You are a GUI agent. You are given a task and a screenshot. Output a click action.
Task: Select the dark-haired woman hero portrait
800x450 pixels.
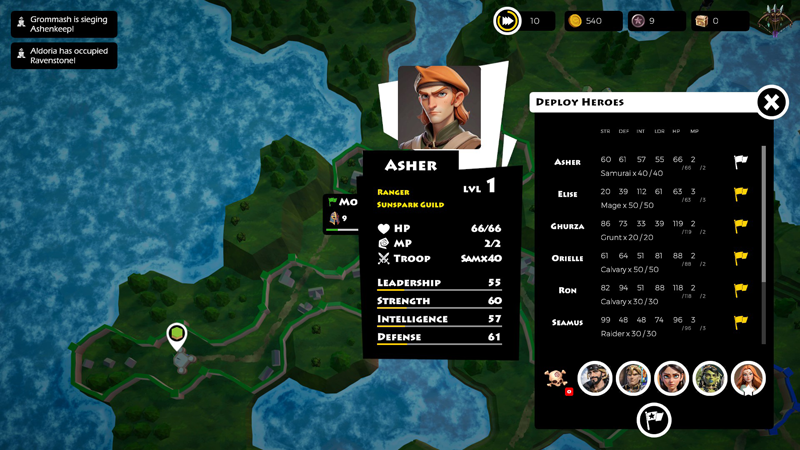tap(672, 379)
